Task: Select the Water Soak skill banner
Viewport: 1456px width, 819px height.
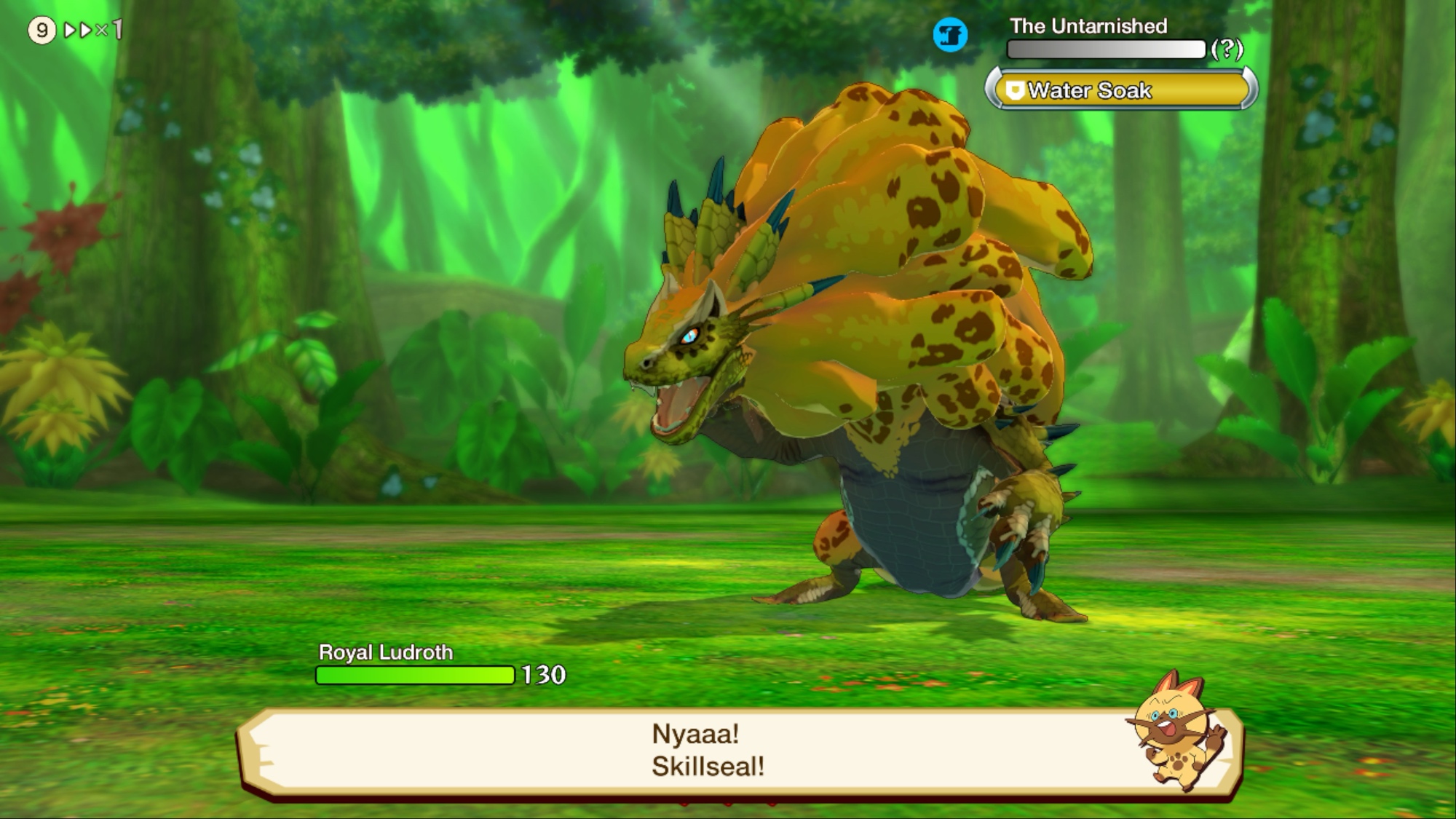Action: (x=1121, y=90)
